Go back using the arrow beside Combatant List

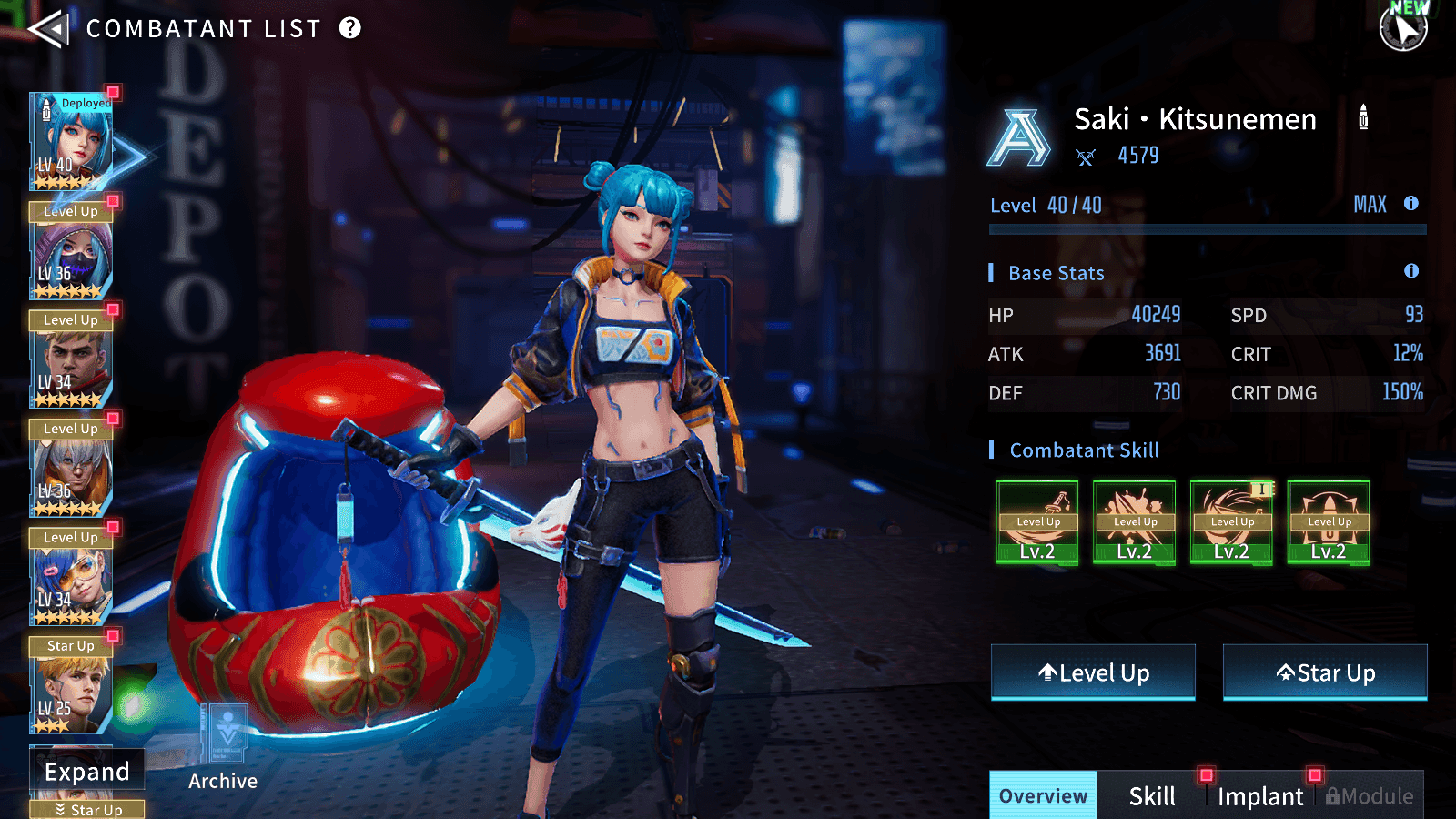click(48, 29)
